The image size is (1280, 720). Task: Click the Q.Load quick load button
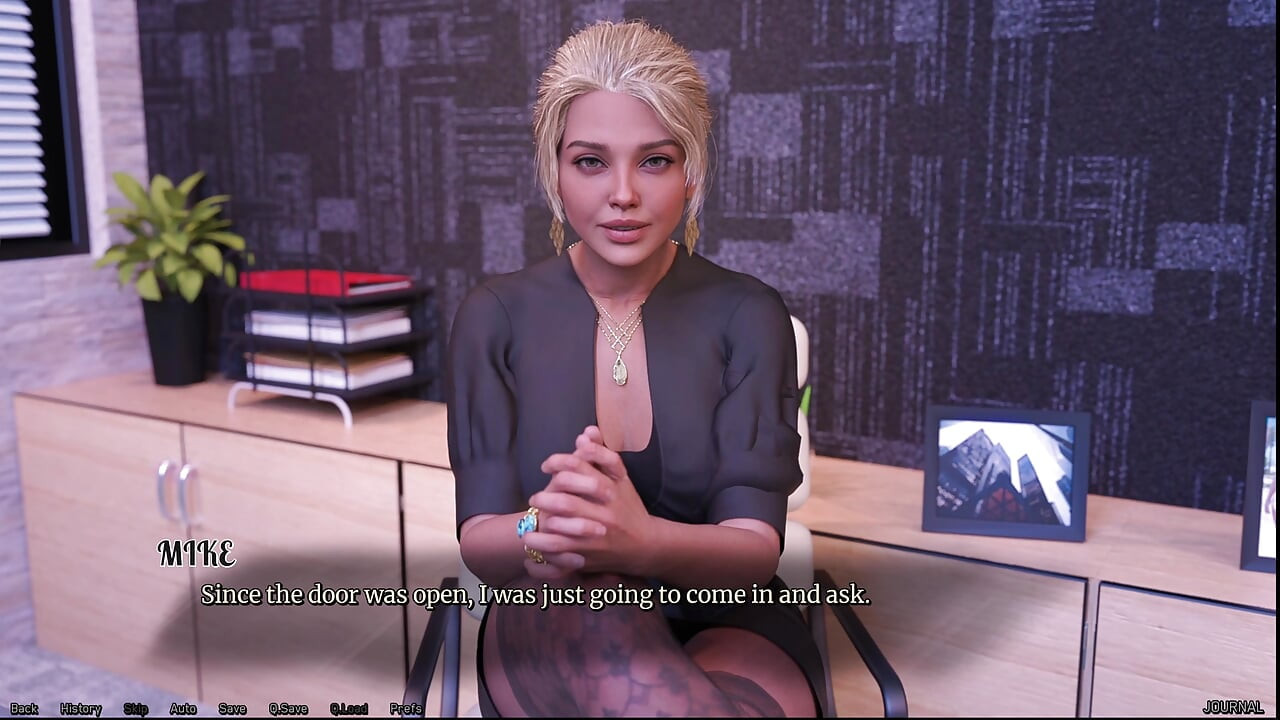349,708
